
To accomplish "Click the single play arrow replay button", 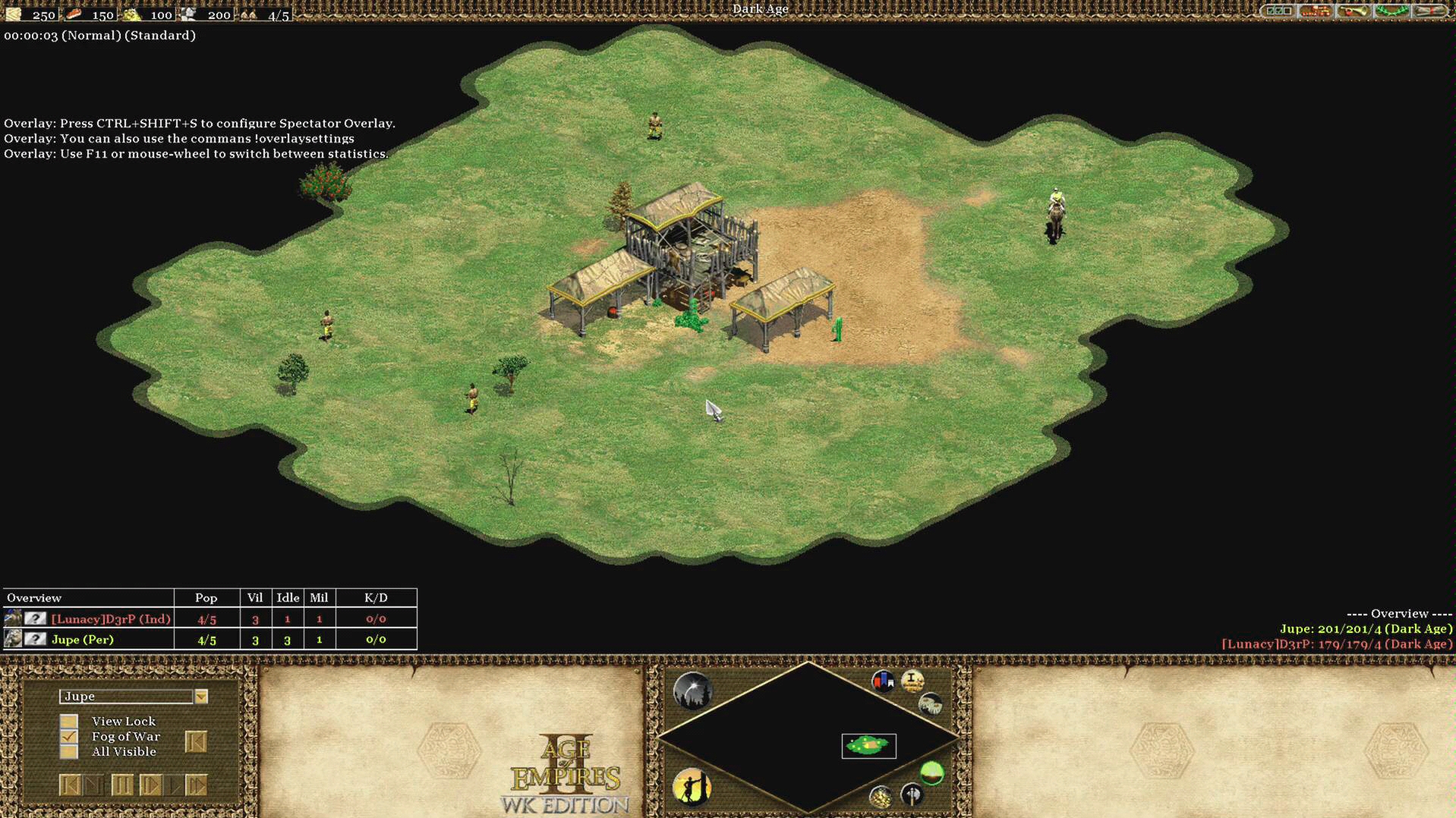I will tap(150, 785).
